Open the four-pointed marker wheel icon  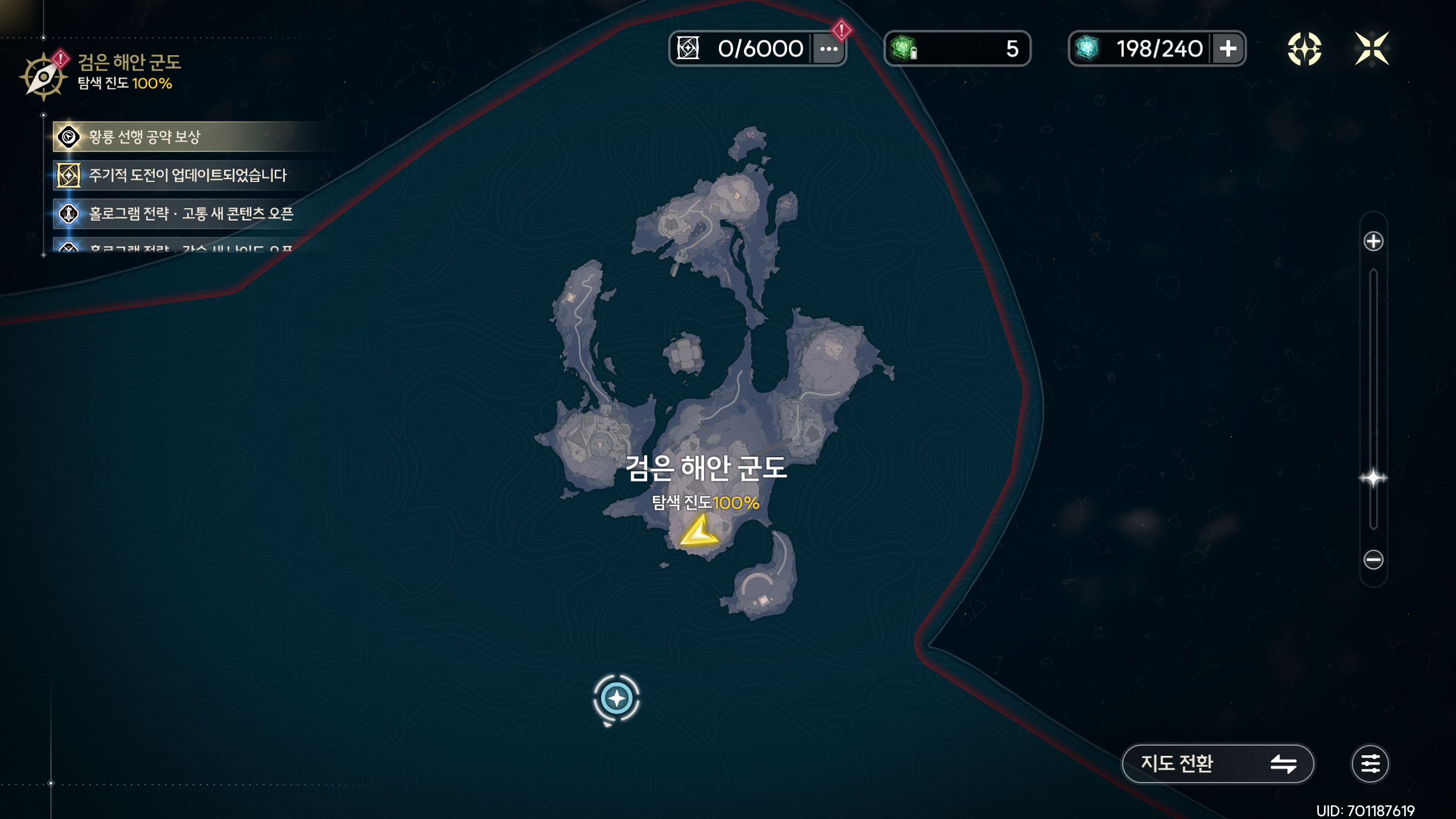(x=1304, y=49)
